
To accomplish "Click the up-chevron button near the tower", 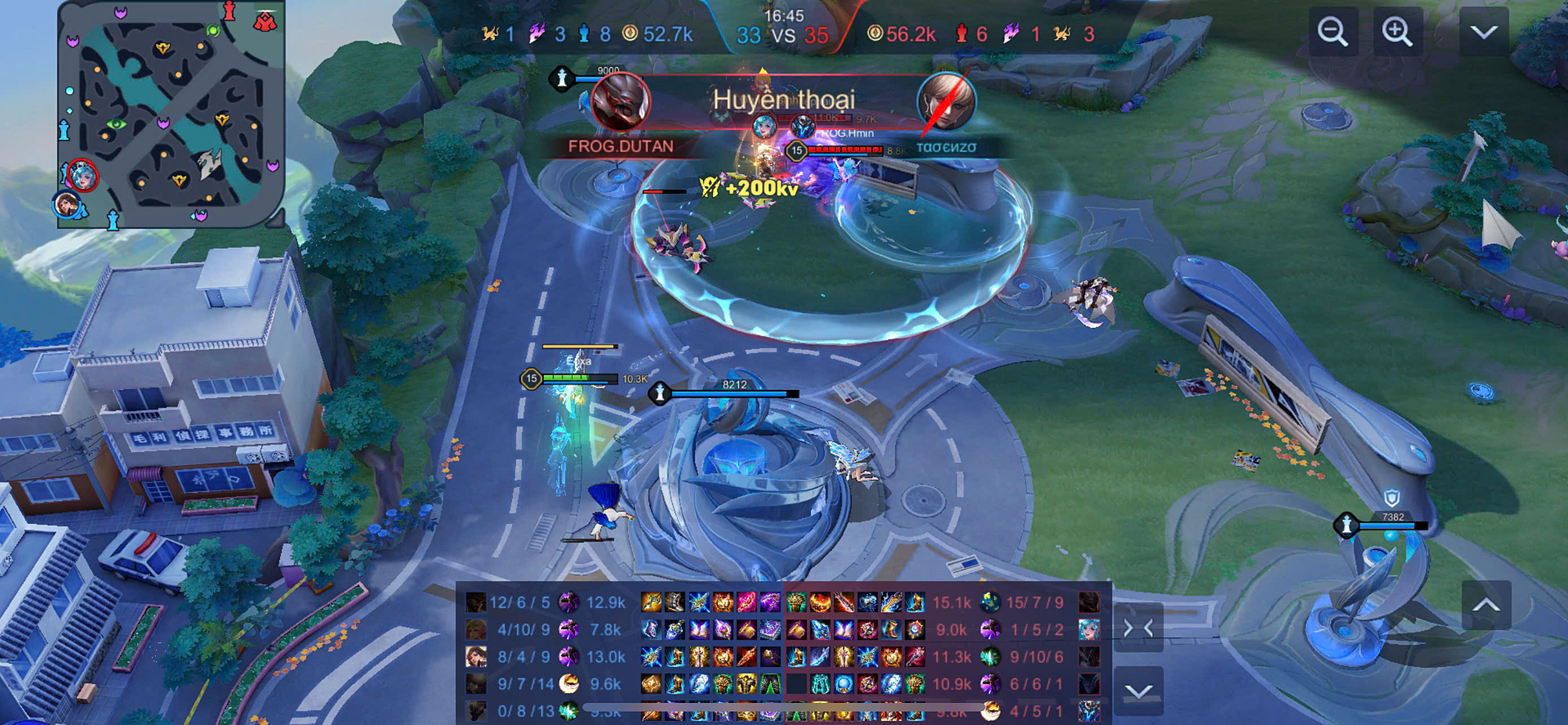I will click(x=1486, y=605).
